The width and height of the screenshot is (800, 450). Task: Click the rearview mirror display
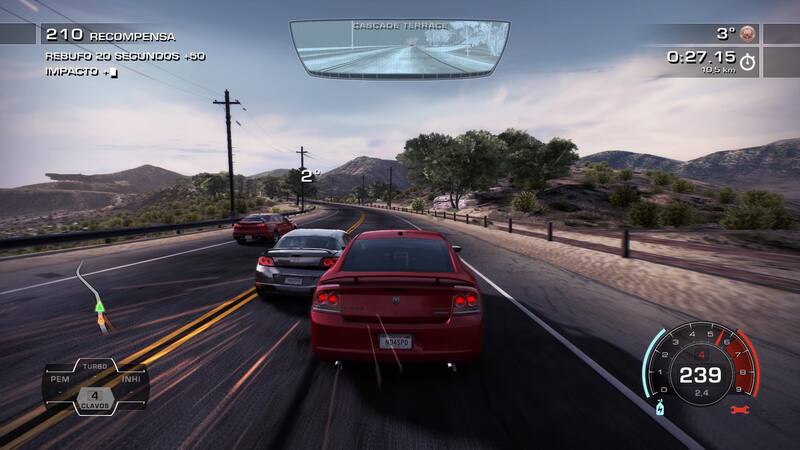[400, 48]
